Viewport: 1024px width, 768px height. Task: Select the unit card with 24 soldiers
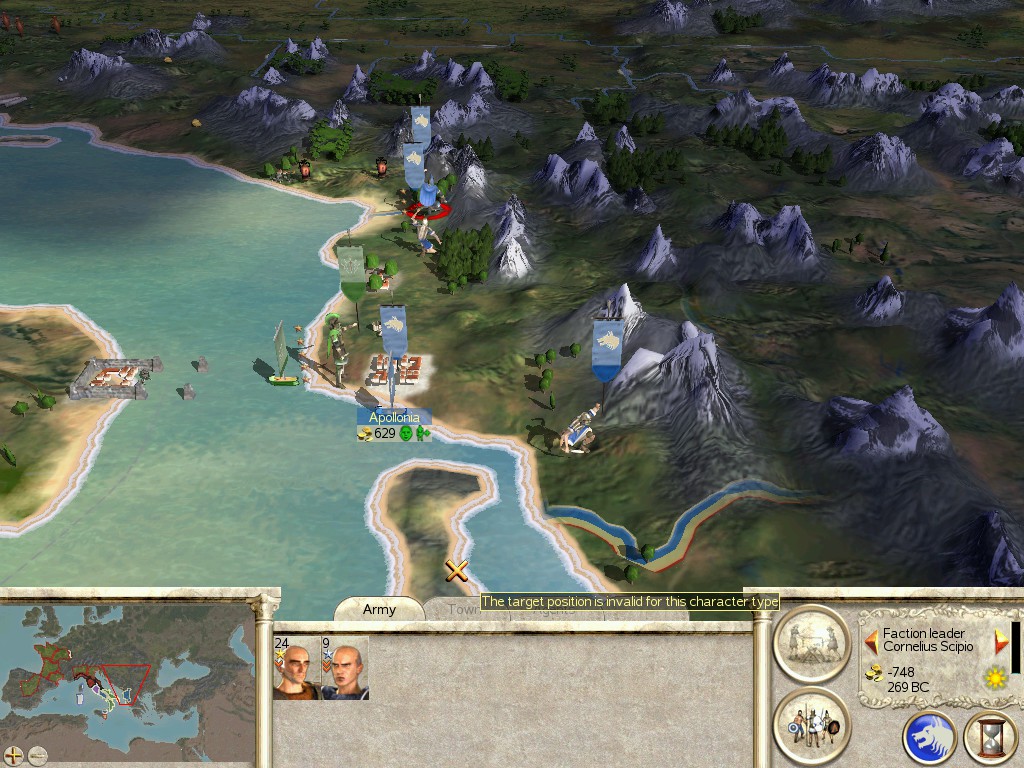296,669
